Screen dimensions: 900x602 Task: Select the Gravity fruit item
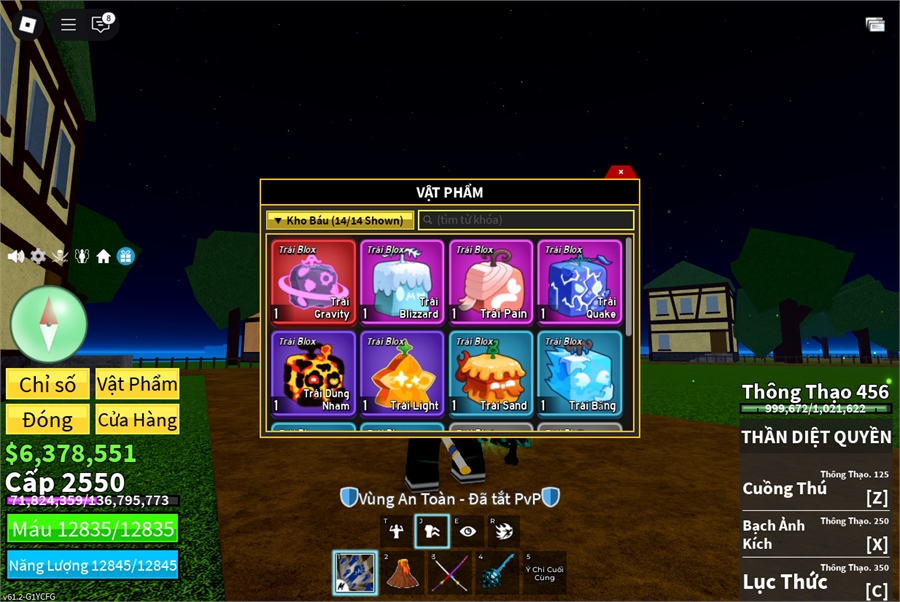click(x=314, y=282)
